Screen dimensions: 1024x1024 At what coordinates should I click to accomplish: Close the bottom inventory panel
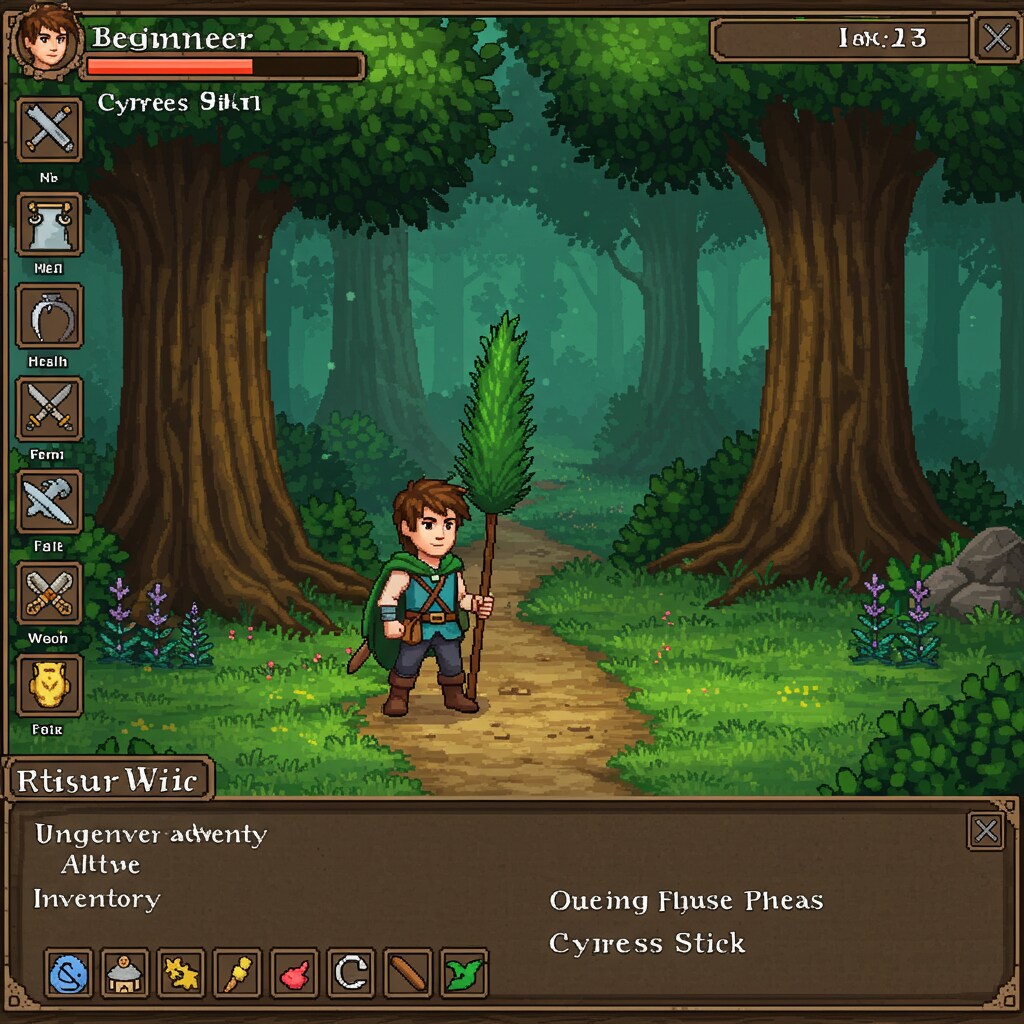coord(986,831)
